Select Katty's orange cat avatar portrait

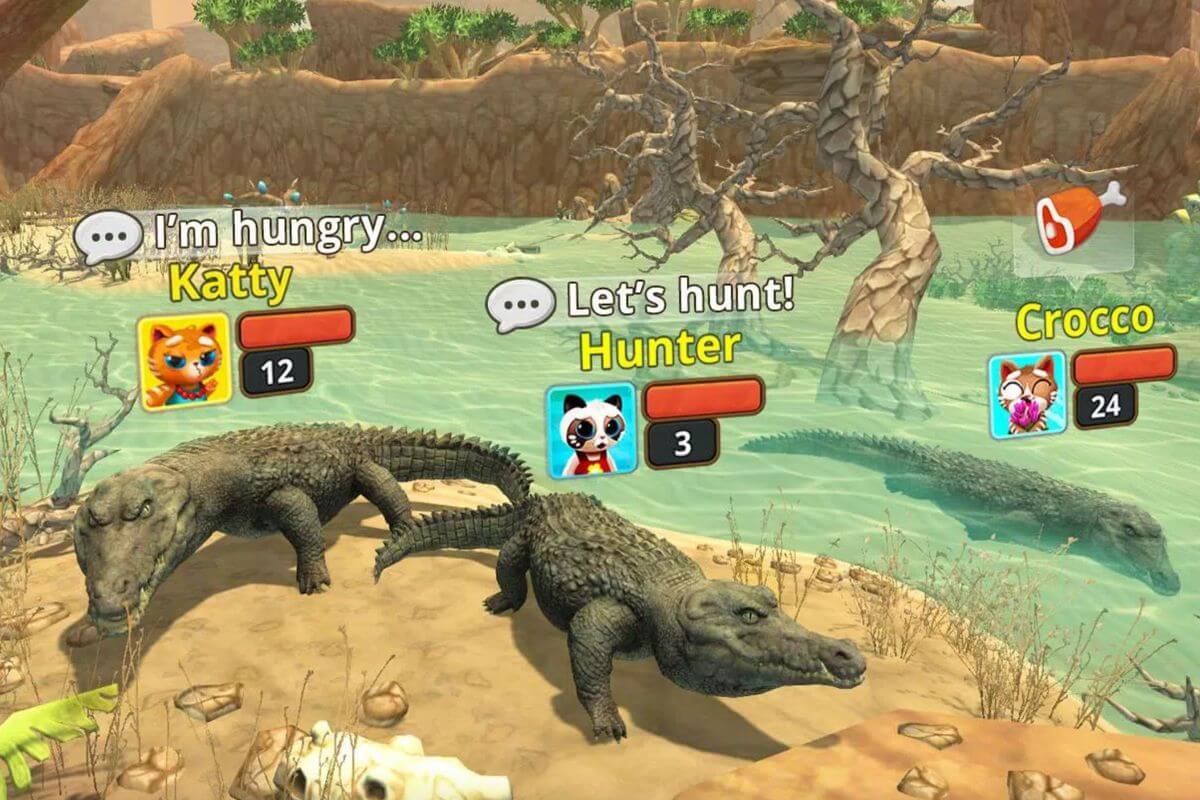click(x=184, y=362)
